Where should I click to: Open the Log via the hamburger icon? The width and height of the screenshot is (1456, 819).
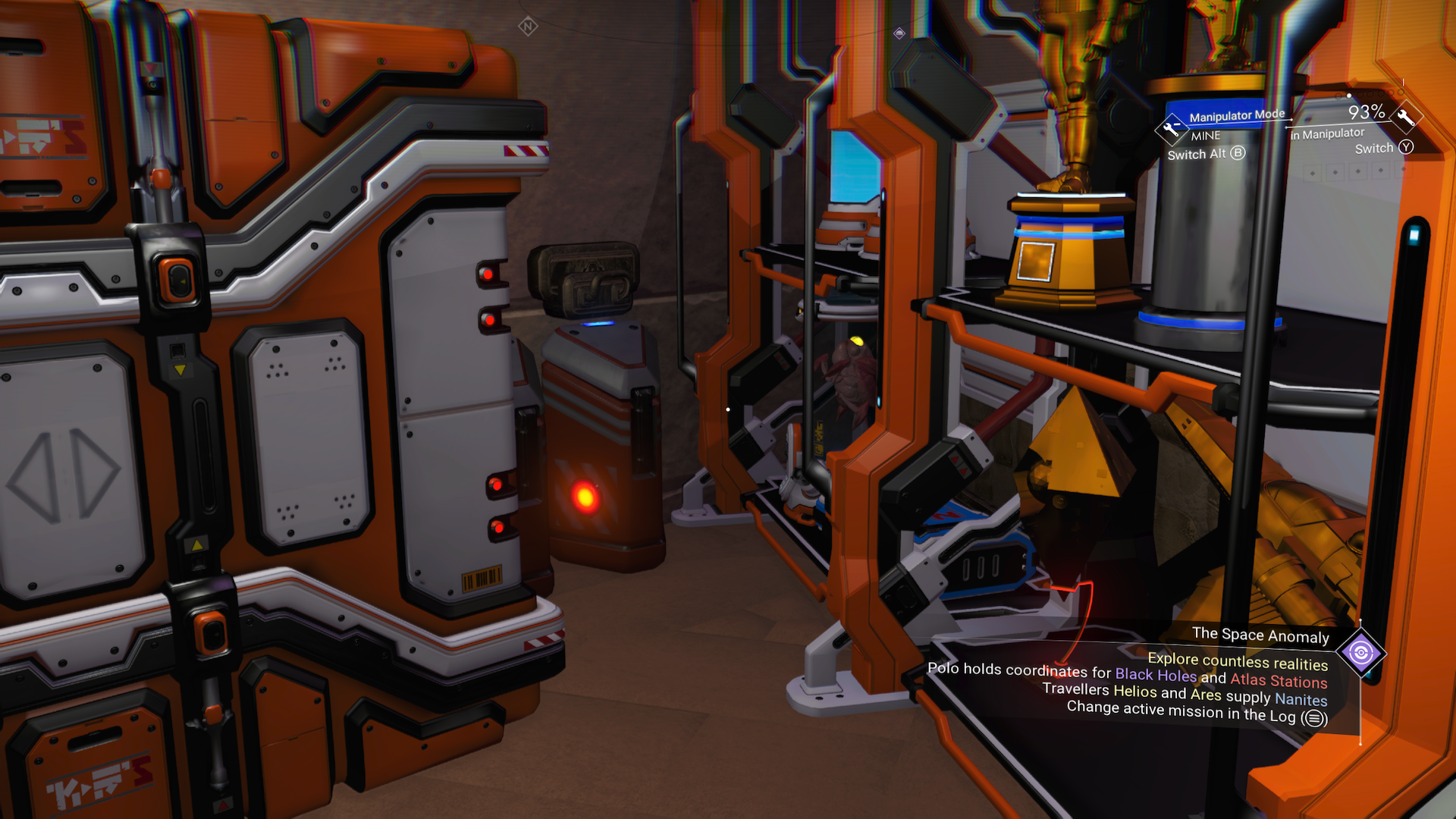click(1314, 717)
